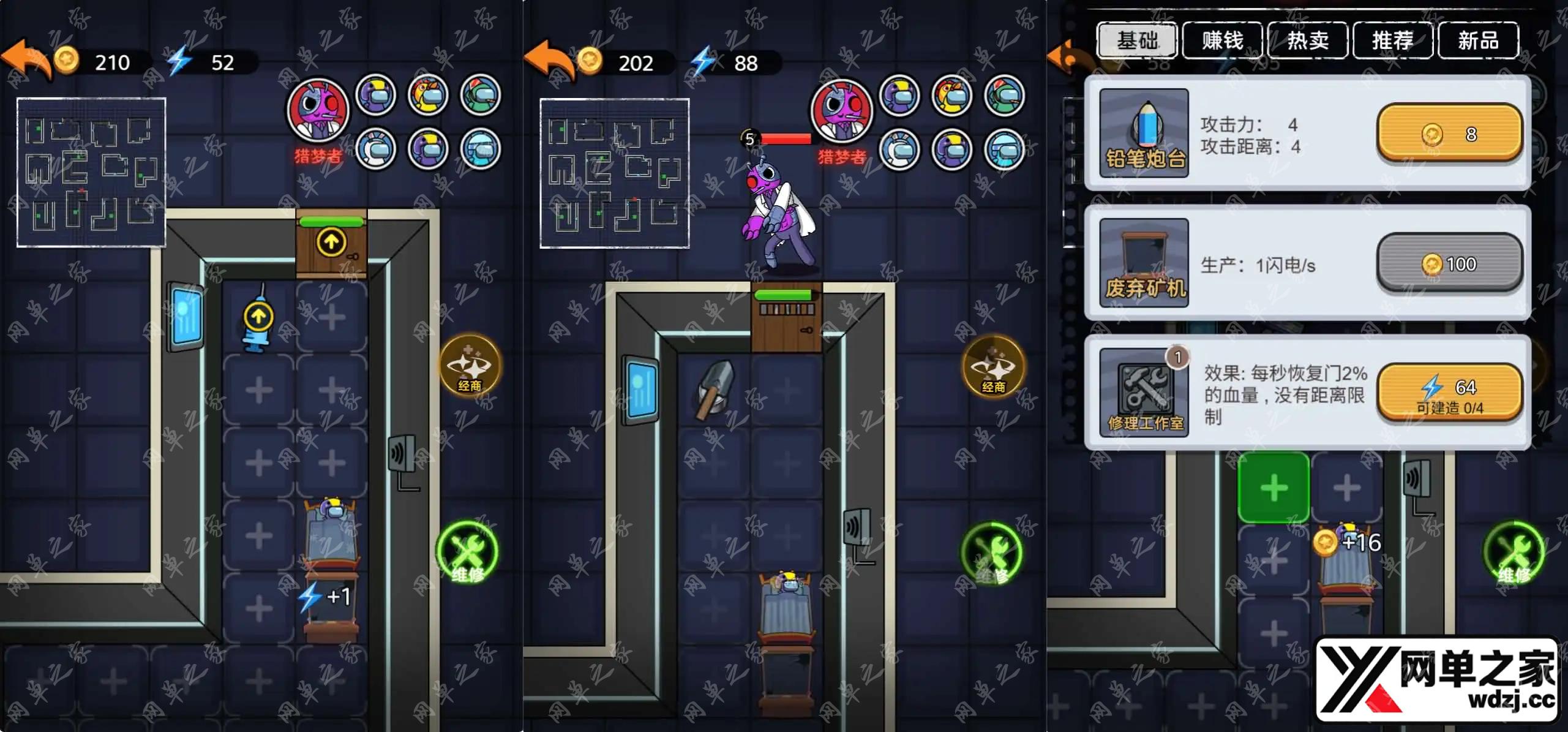Upgrade the blue syringe turret arrow
The height and width of the screenshot is (732, 1568).
tap(258, 317)
